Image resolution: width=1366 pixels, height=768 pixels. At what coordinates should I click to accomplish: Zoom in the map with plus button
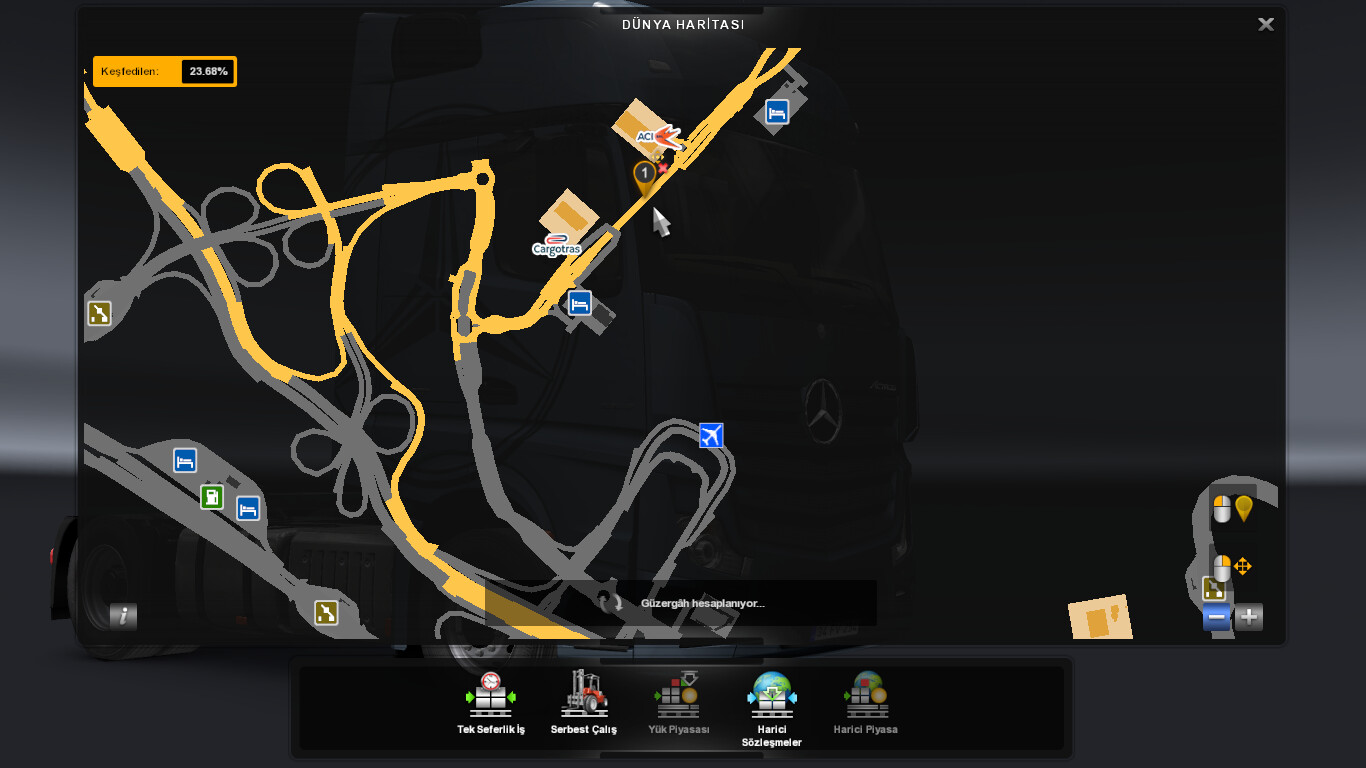1249,617
